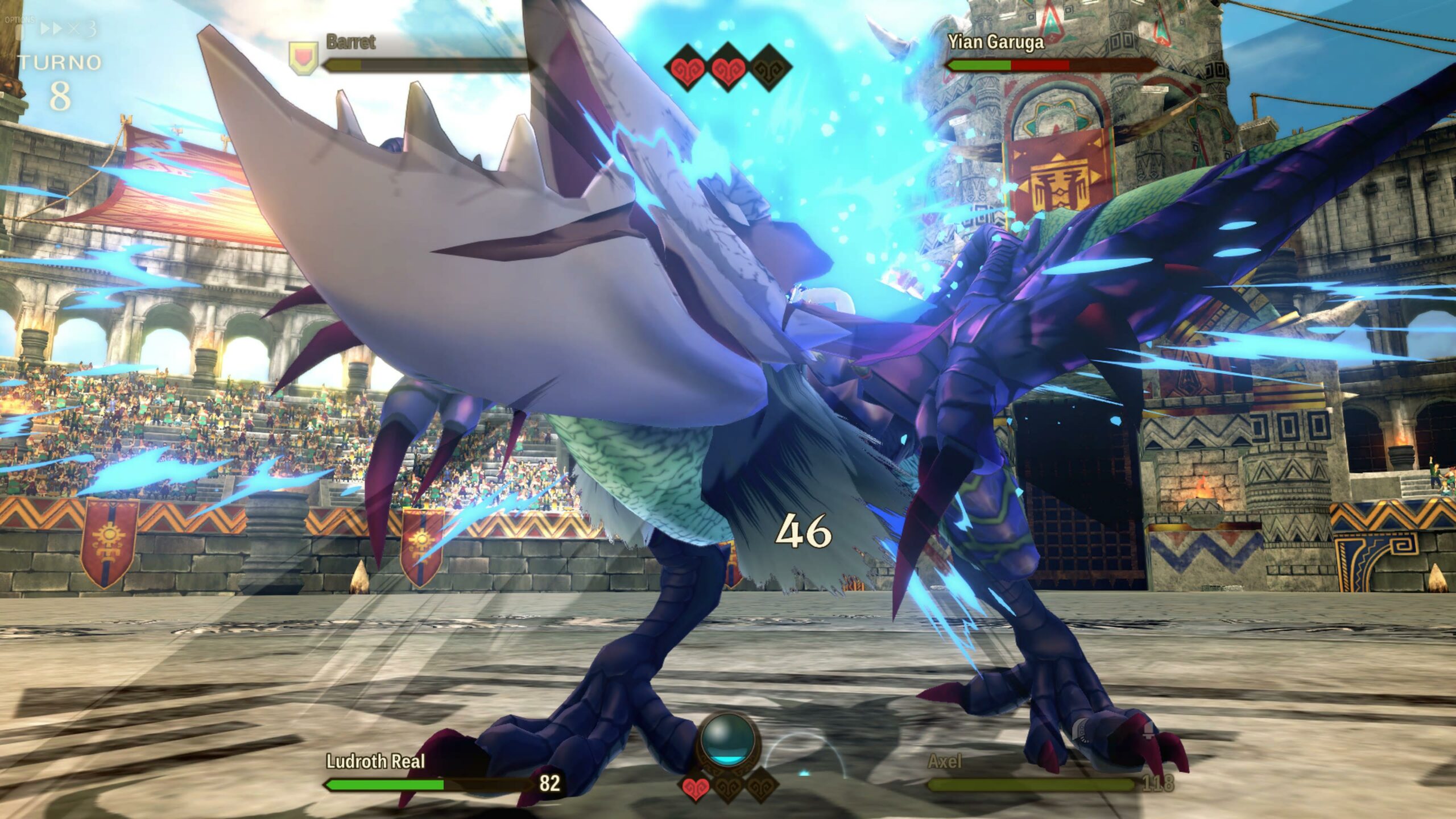Screen dimensions: 1456x819
Task: Click the shield emblem beside Barret's name
Action: click(x=303, y=58)
